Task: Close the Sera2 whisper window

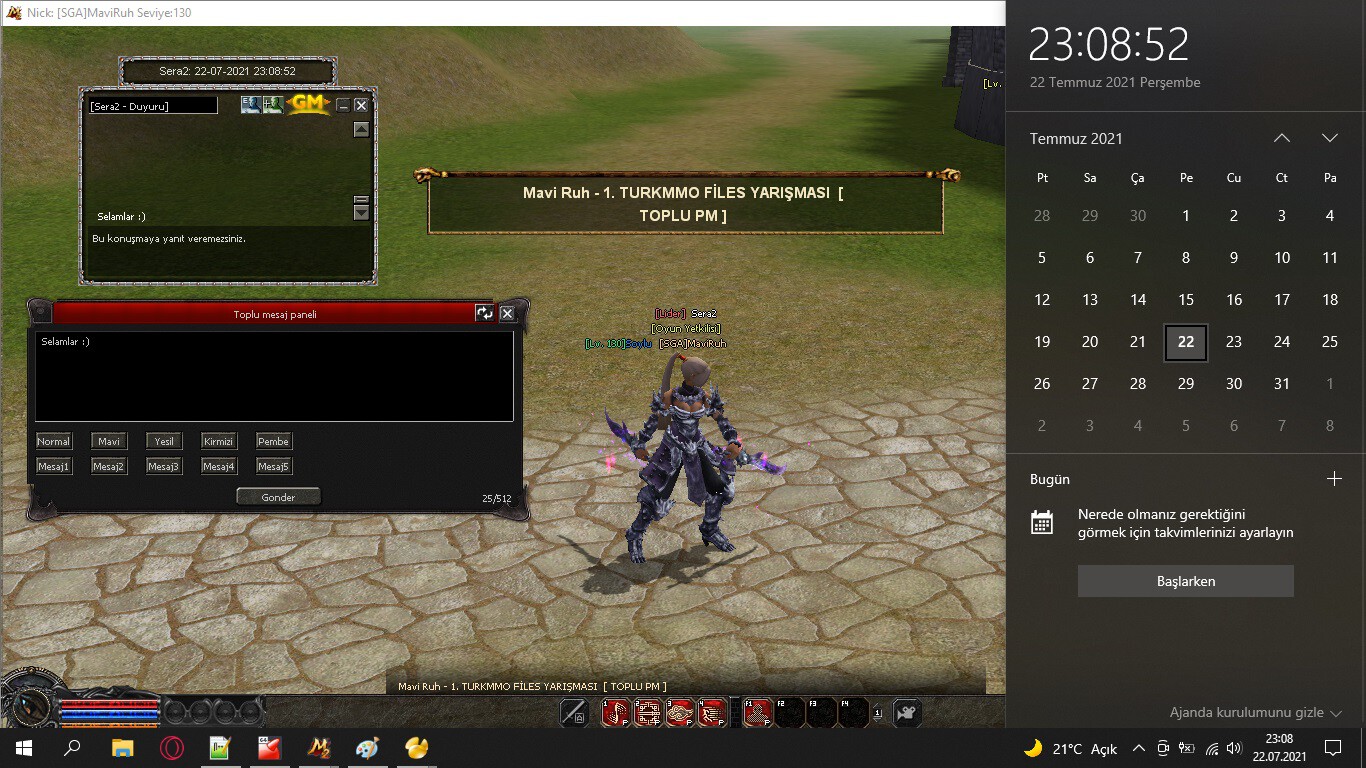Action: [x=361, y=105]
